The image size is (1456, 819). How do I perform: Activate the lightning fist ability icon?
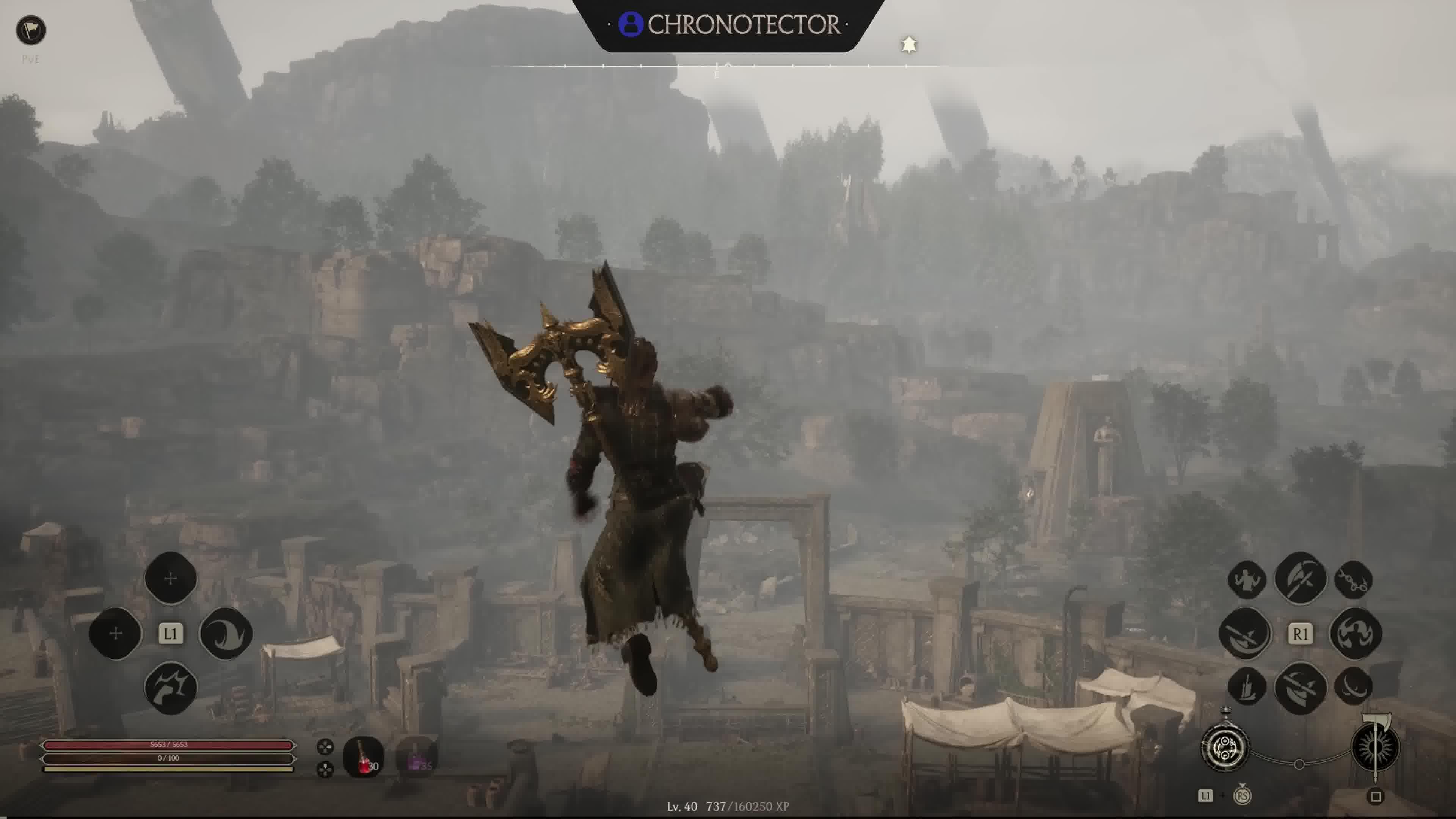[171, 688]
